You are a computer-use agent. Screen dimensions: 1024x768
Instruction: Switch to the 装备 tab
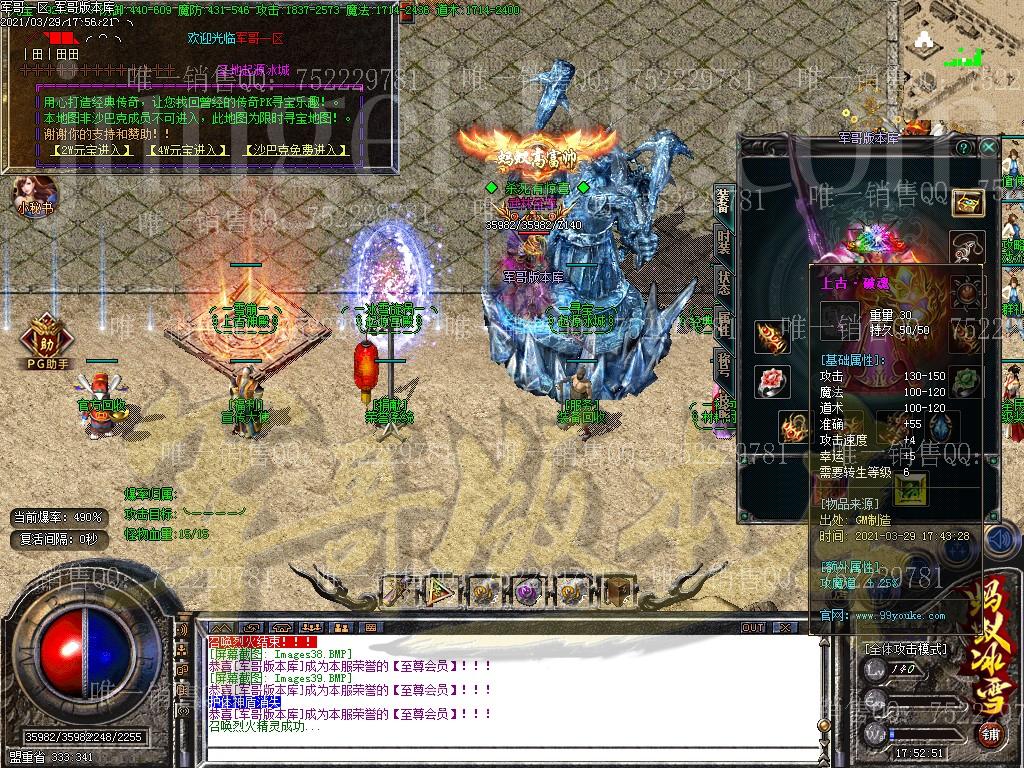coord(724,202)
